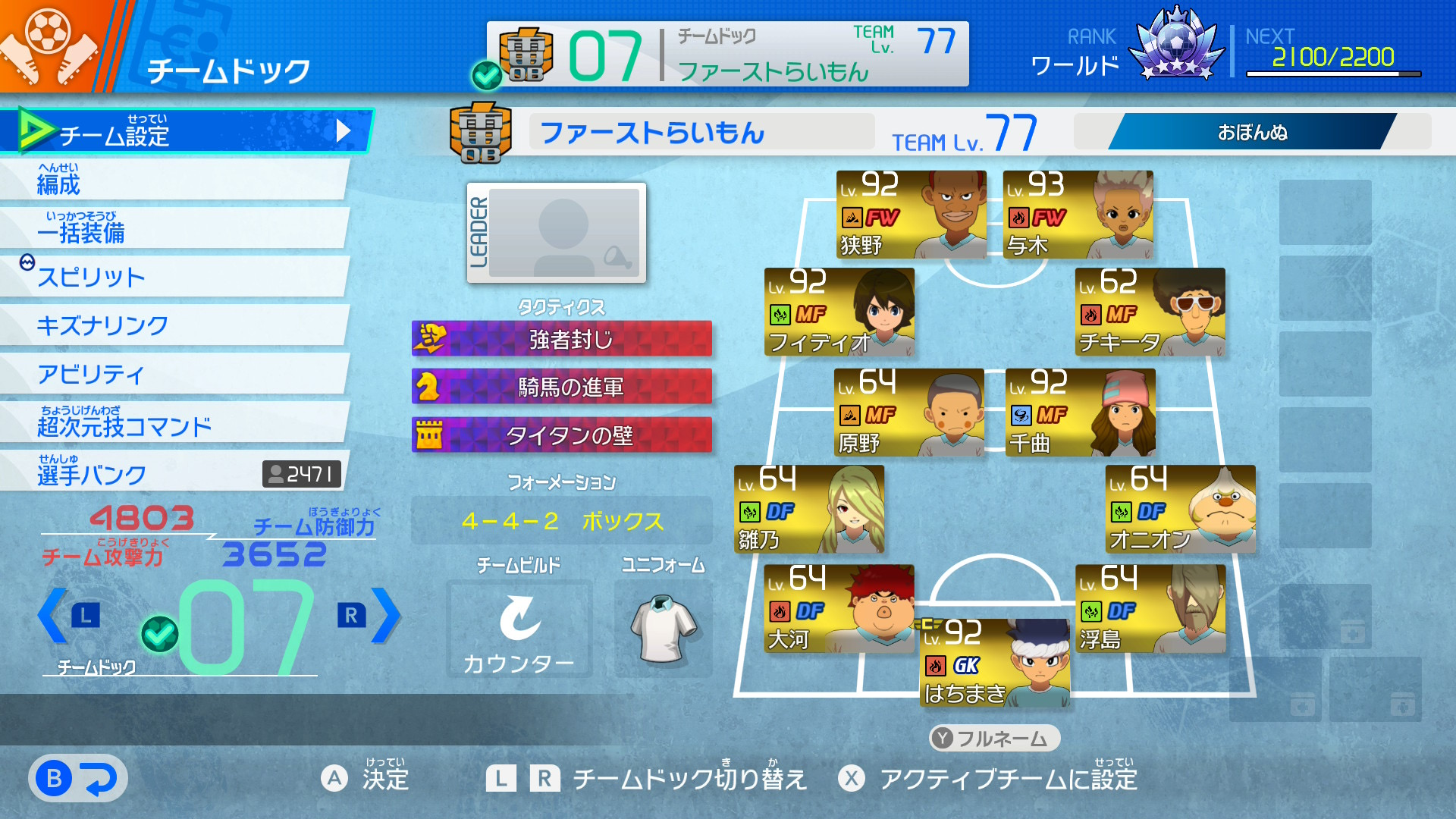Image resolution: width=1456 pixels, height=819 pixels.
Task: Open 一括装備 bulk equip menu
Action: coord(174,229)
